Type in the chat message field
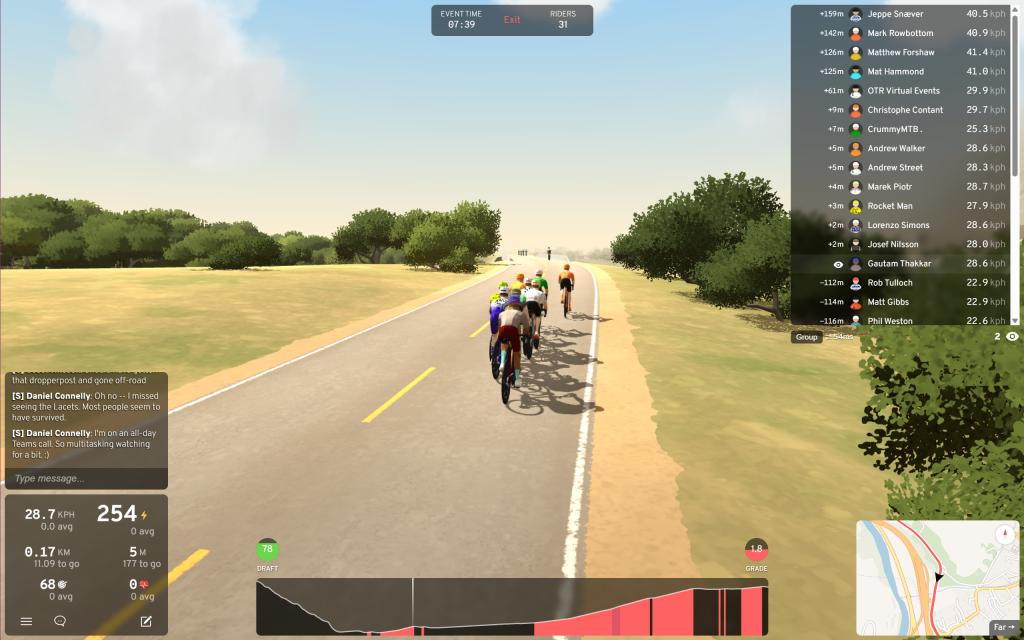Image resolution: width=1024 pixels, height=640 pixels. [85, 479]
